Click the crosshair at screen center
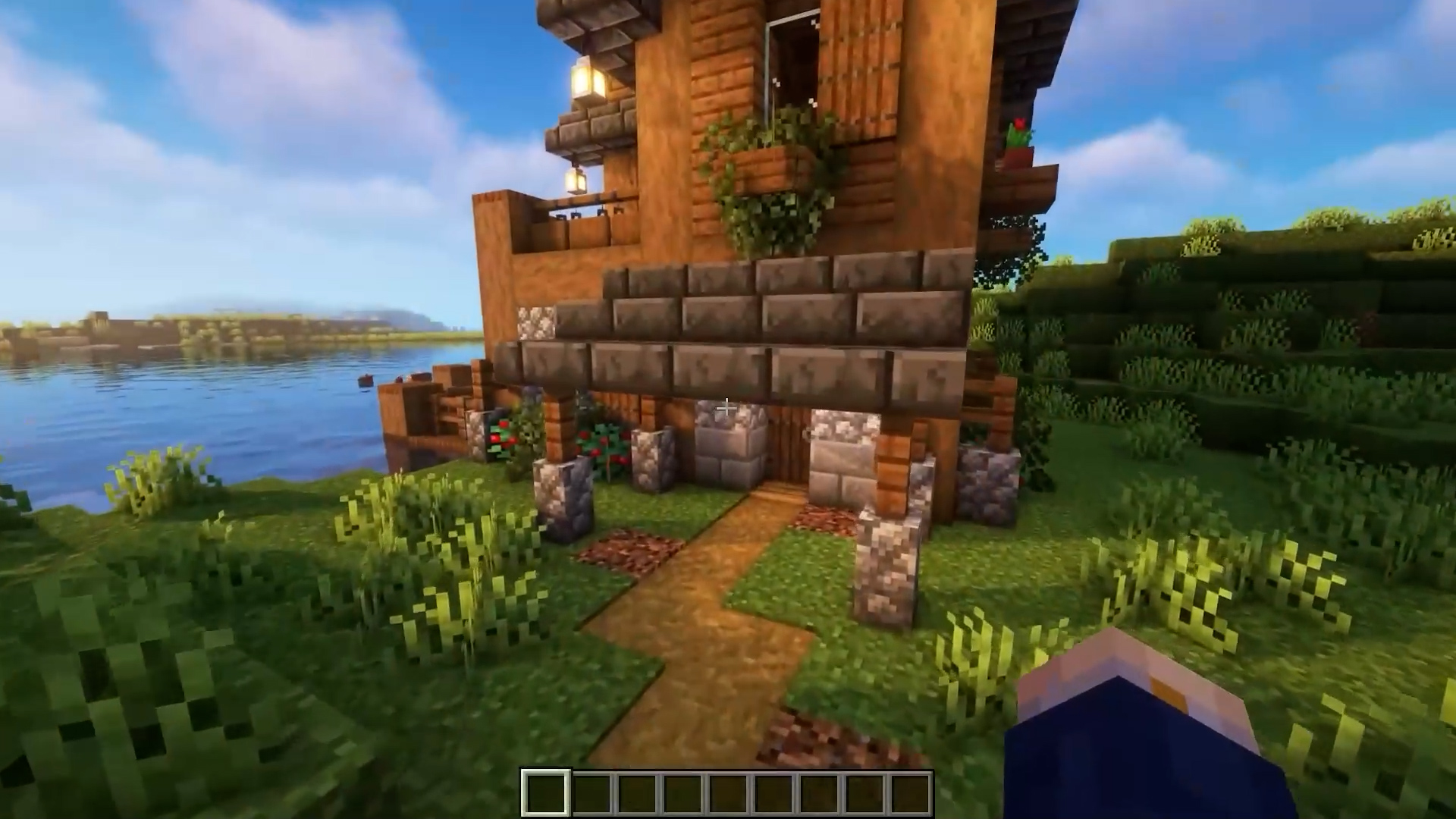This screenshot has height=819, width=1456. 726,408
